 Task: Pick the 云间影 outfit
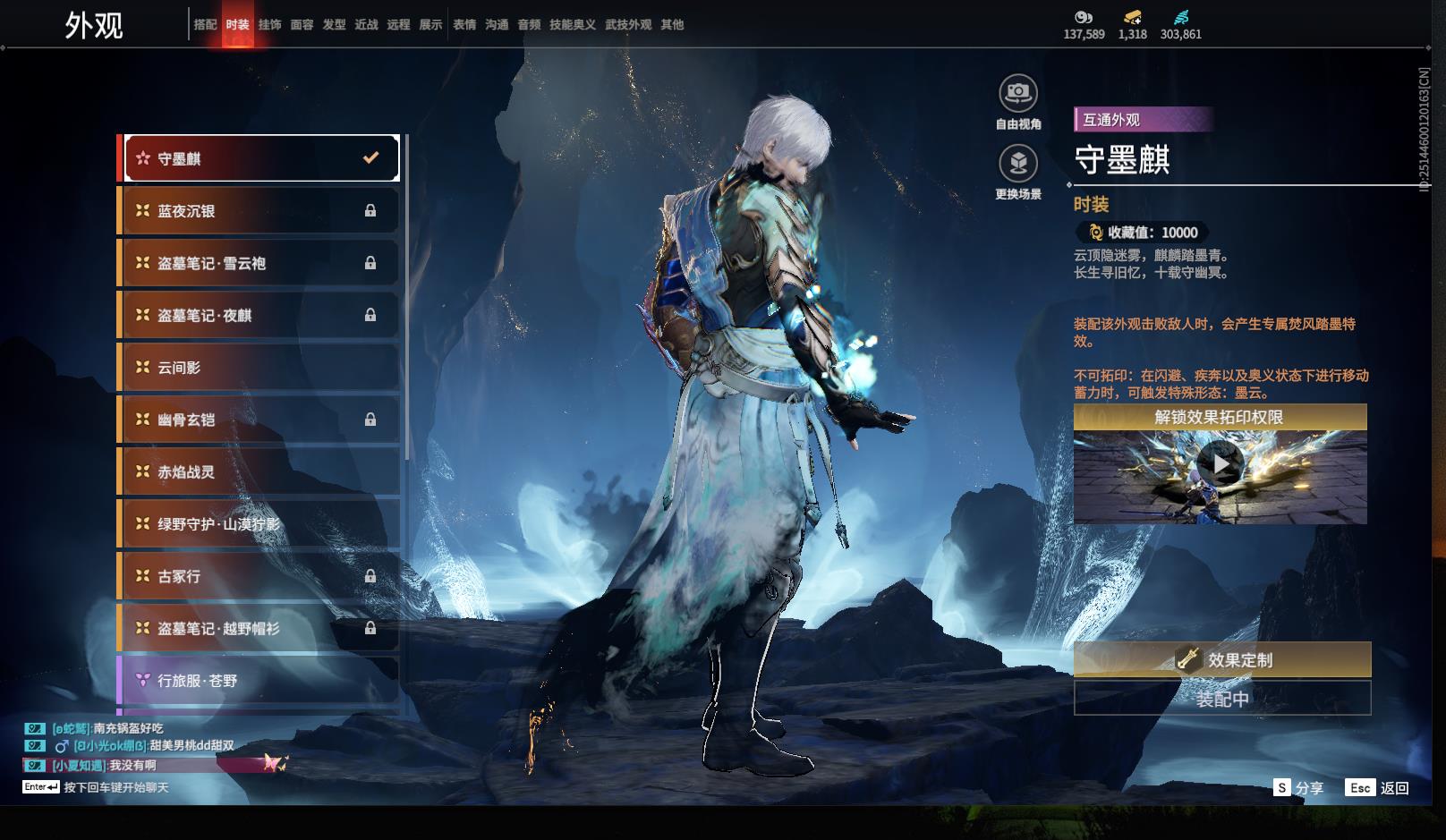259,368
